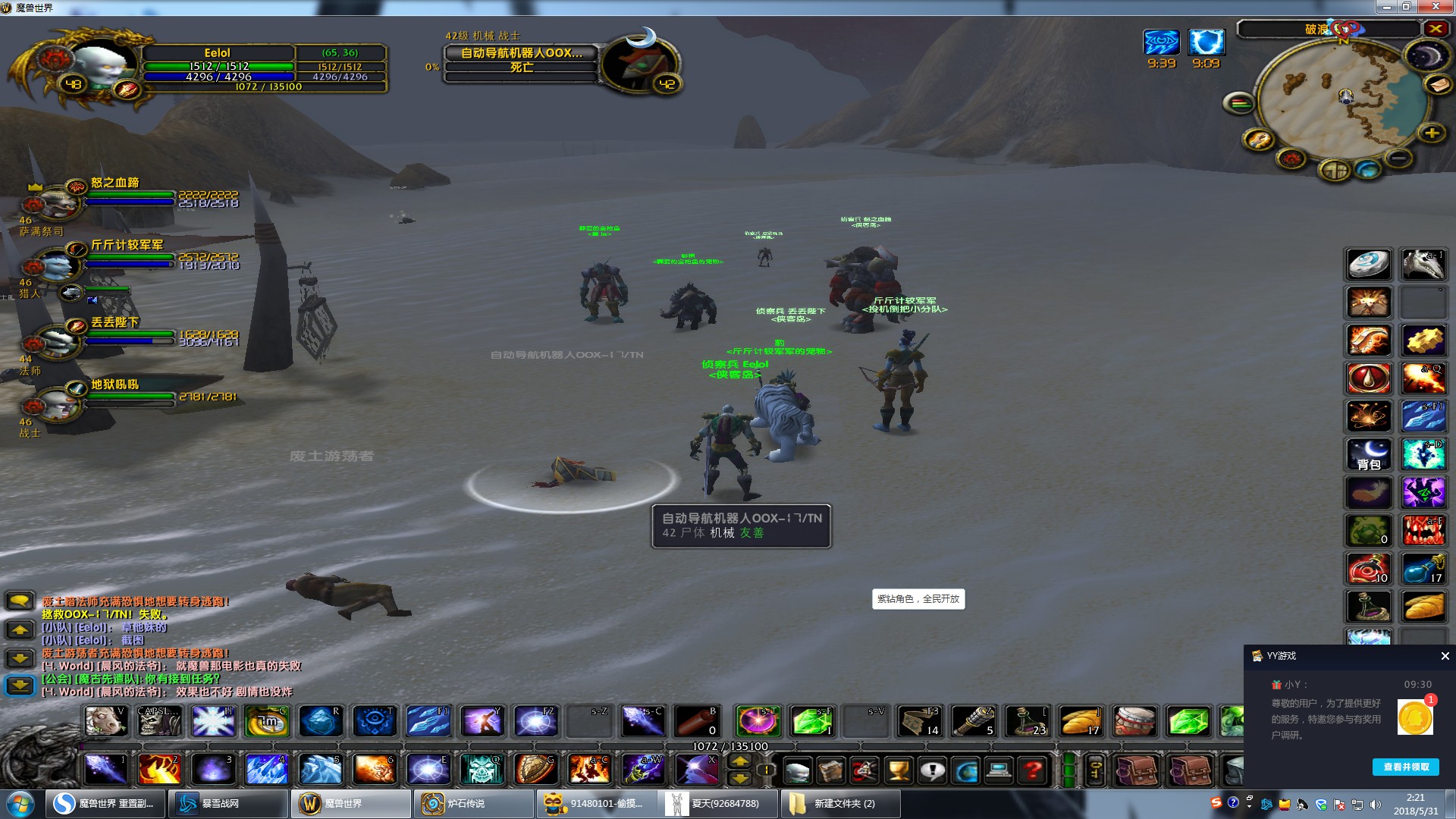Open the backpack bag slot
Viewport: 1456px width, 819px height.
pos(1369,454)
